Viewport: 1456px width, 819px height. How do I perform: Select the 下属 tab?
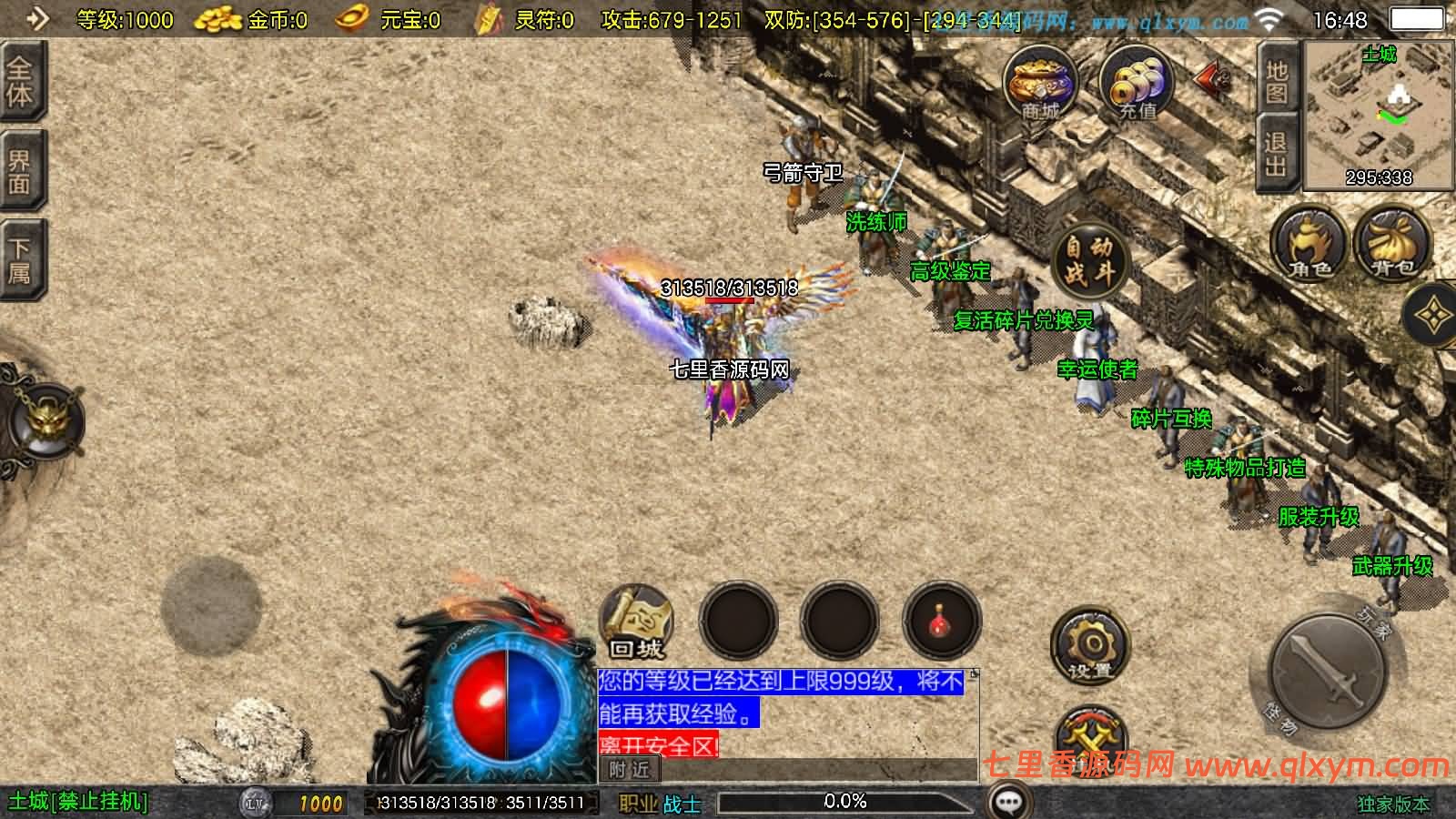click(20, 260)
